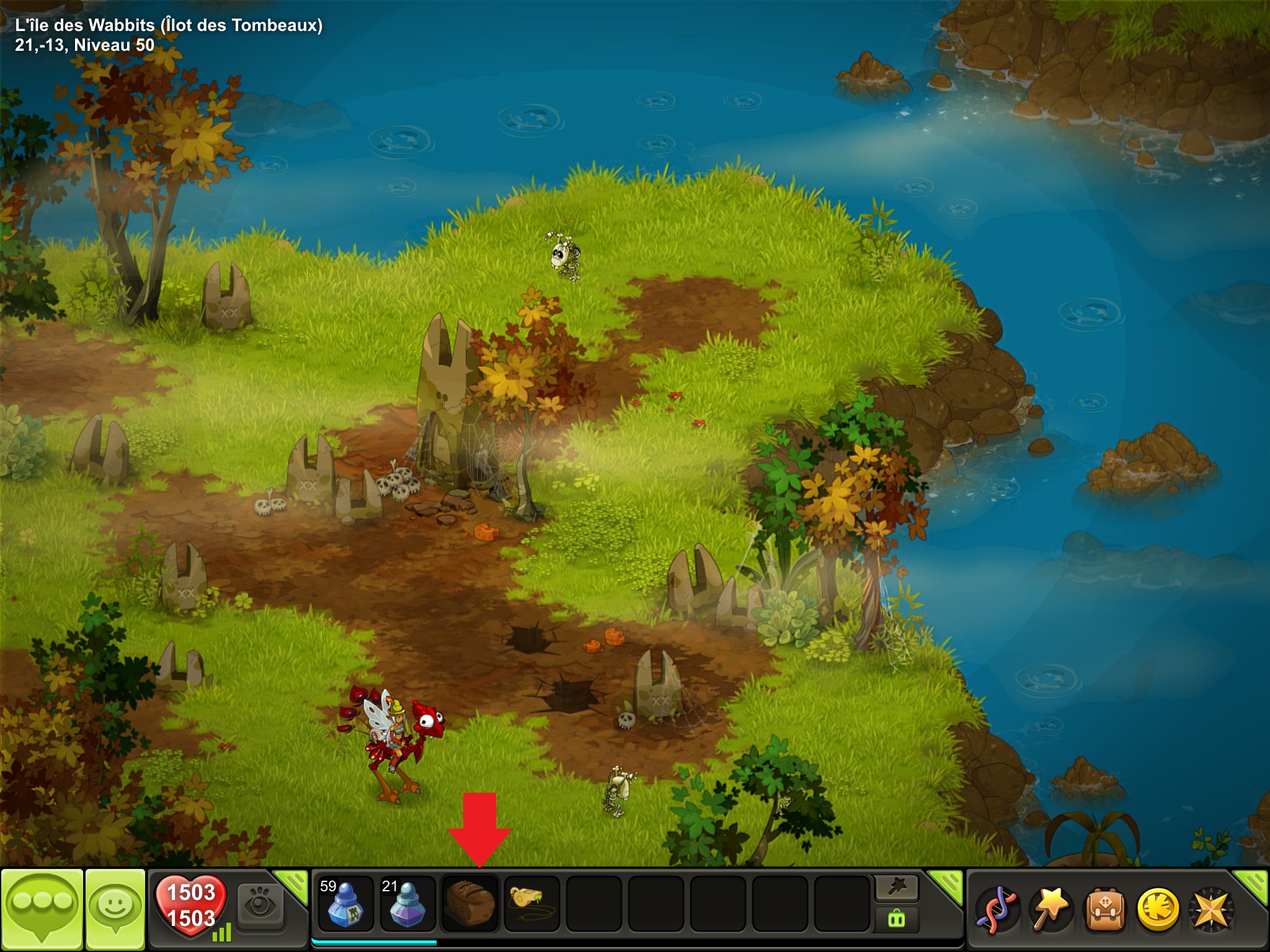1270x952 pixels.
Task: Open the gold kama coin shop
Action: click(1157, 910)
